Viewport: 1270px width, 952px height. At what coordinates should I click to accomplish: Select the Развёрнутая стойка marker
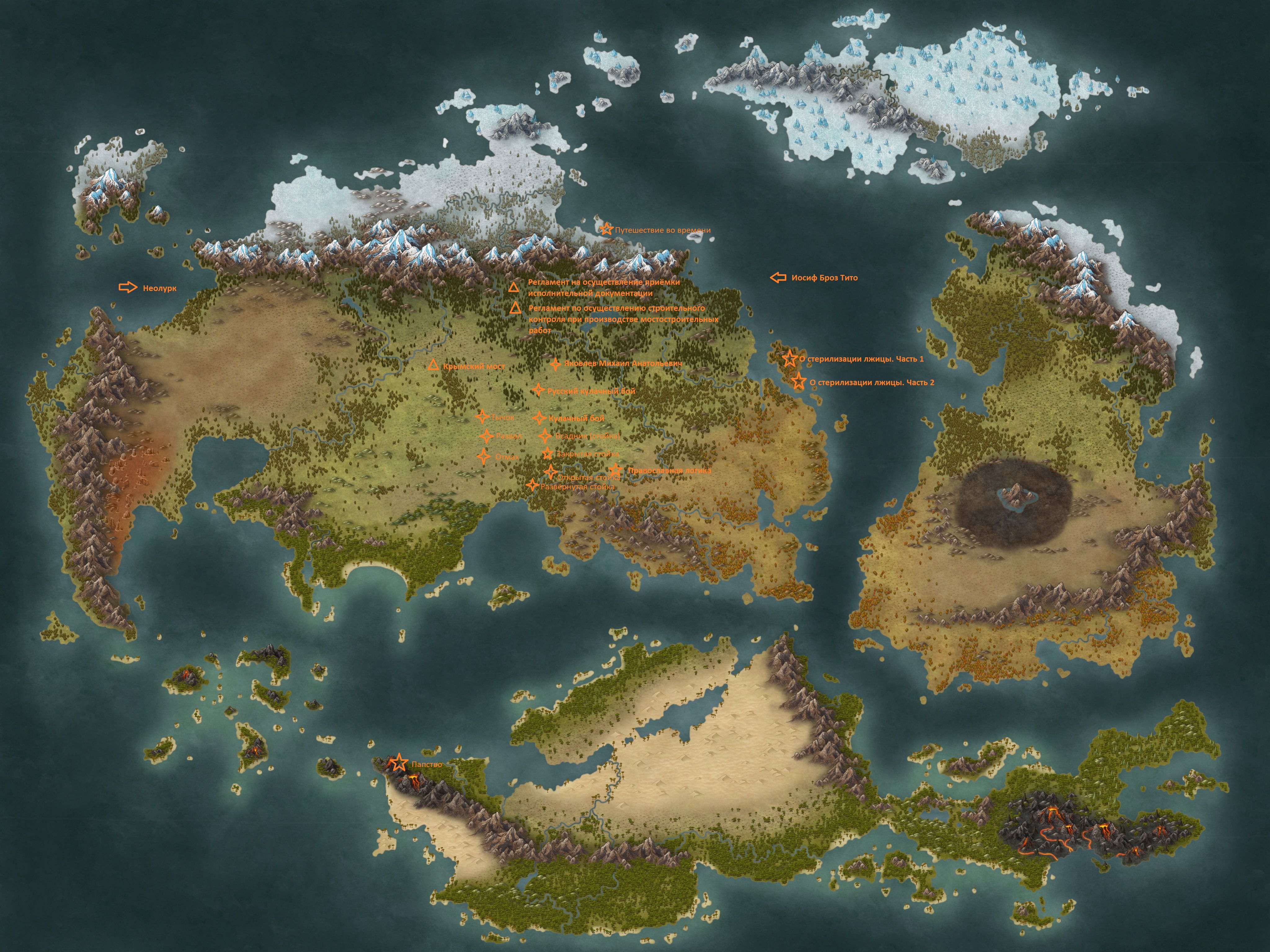pos(533,486)
